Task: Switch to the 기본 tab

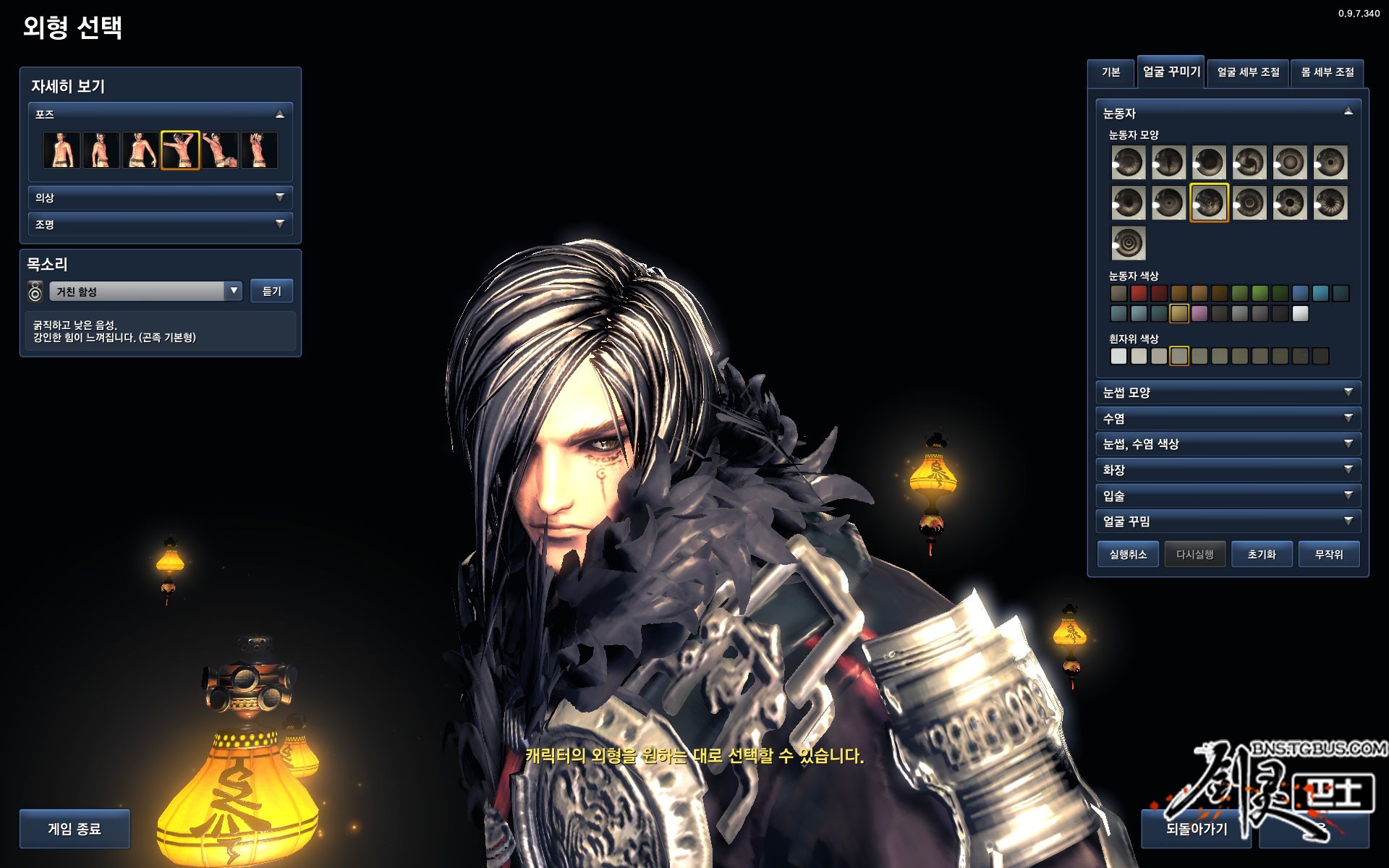Action: (1110, 72)
